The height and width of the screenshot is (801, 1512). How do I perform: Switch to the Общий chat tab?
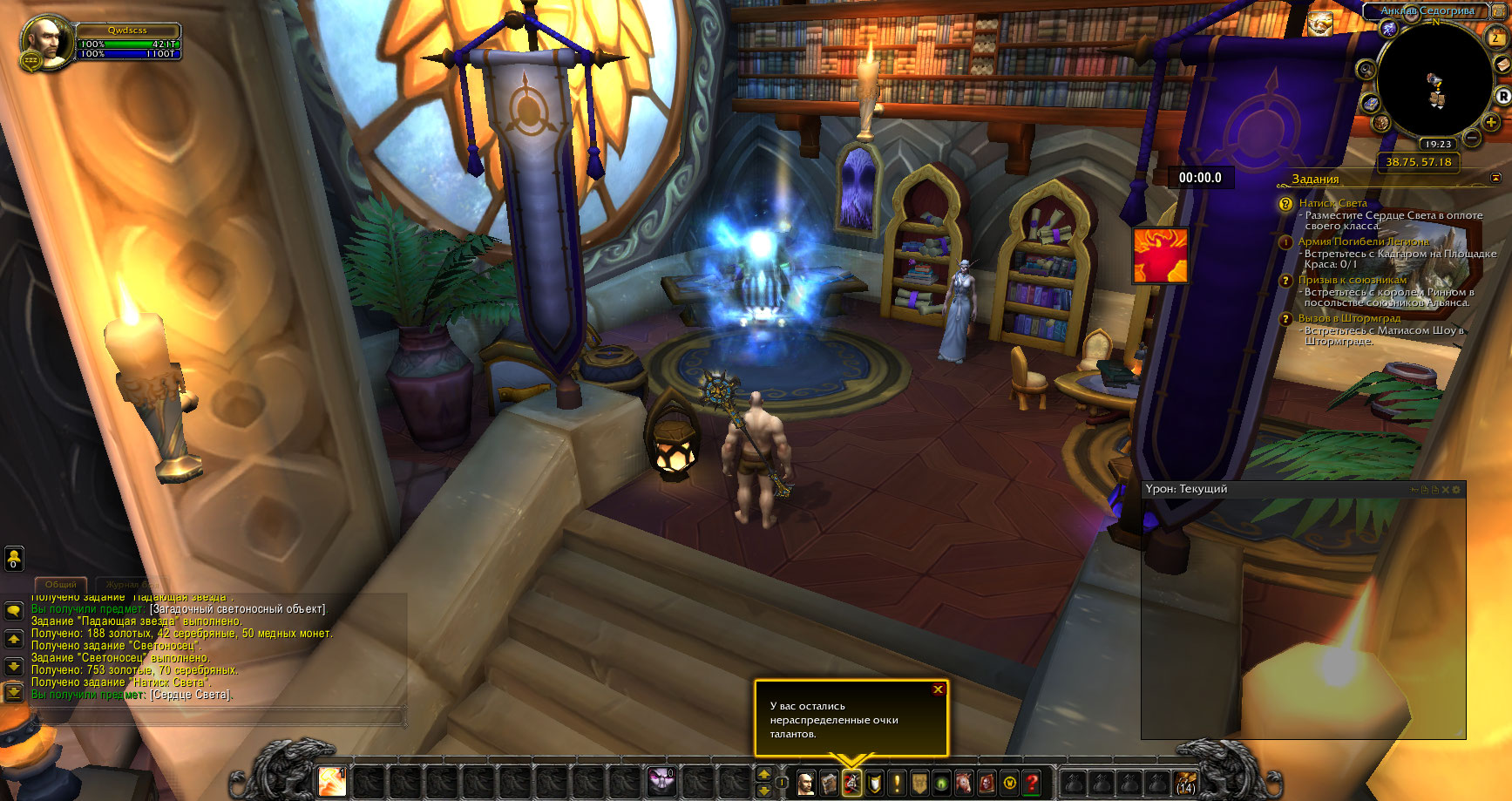tap(61, 584)
